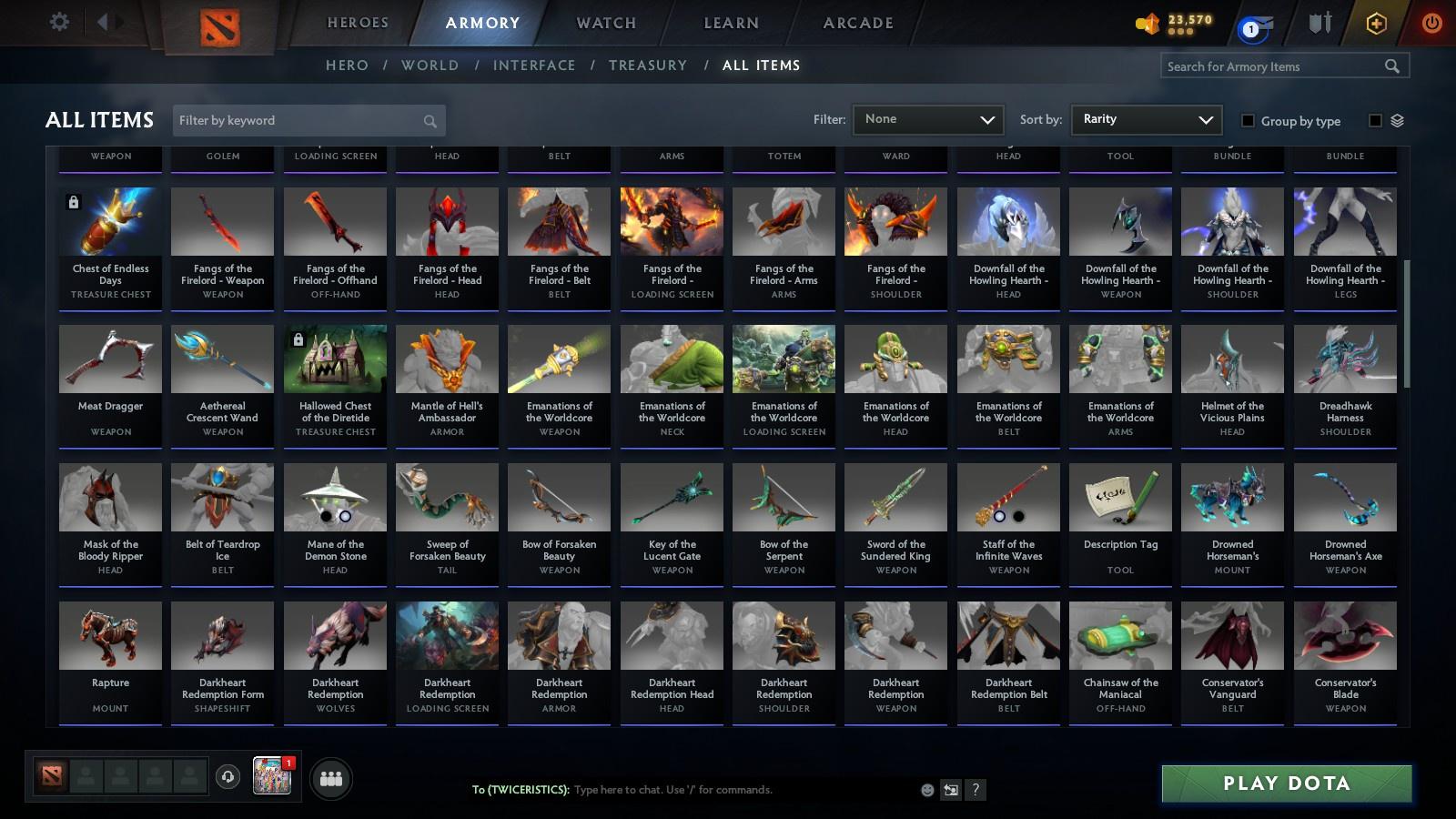Open the Filter dropdown set to None
The width and height of the screenshot is (1456, 819).
pos(927,119)
